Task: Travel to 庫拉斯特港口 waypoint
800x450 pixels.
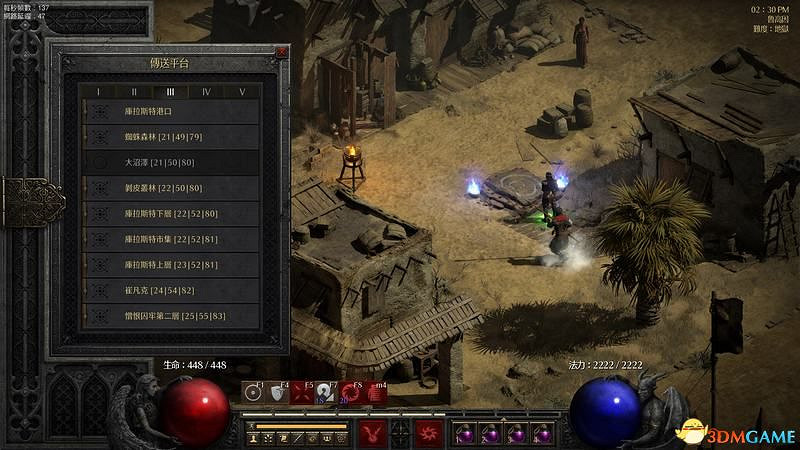Action: (170, 111)
